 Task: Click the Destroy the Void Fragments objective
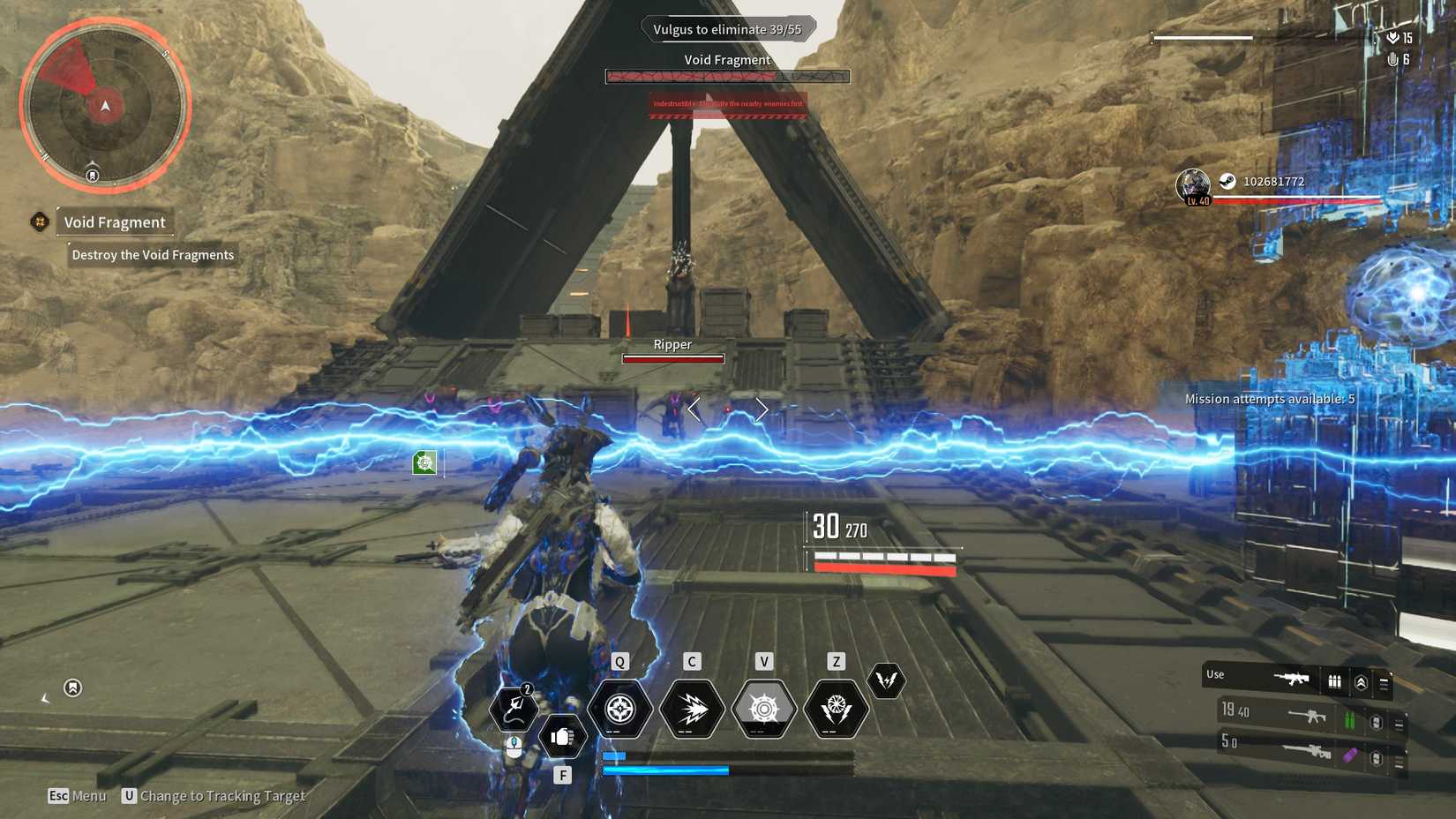152,255
